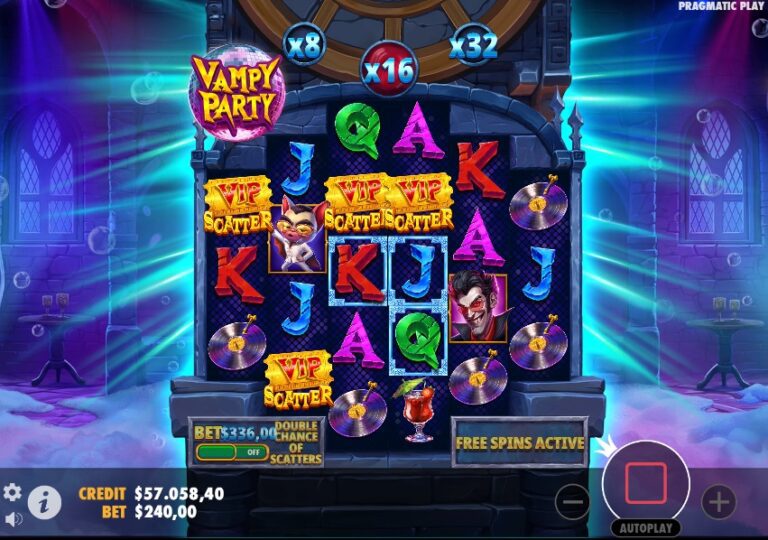Open the Autoplay options

point(645,527)
